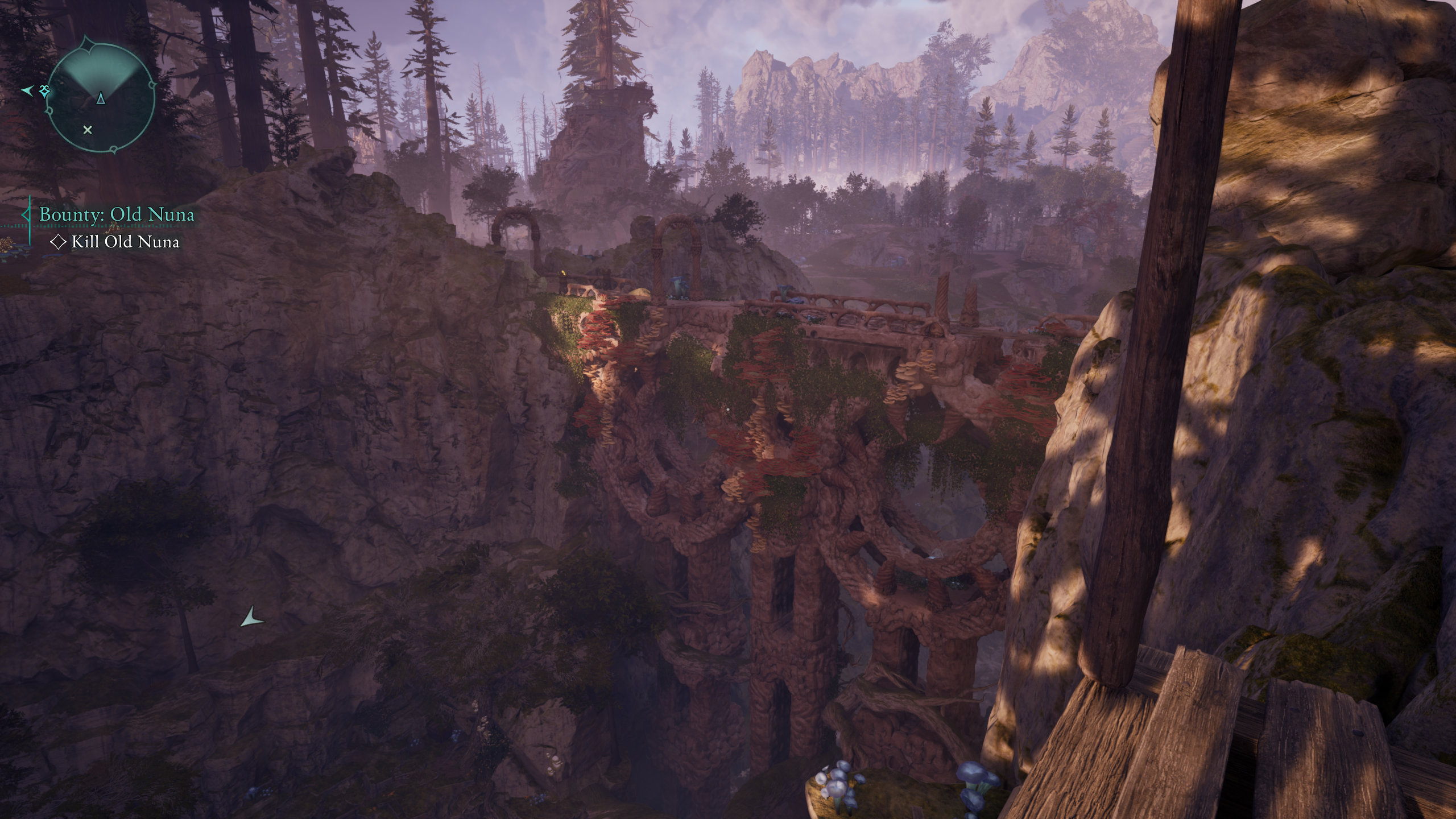This screenshot has width=1456, height=819.
Task: Select the Kill Old Nuna objective
Action: (x=125, y=242)
